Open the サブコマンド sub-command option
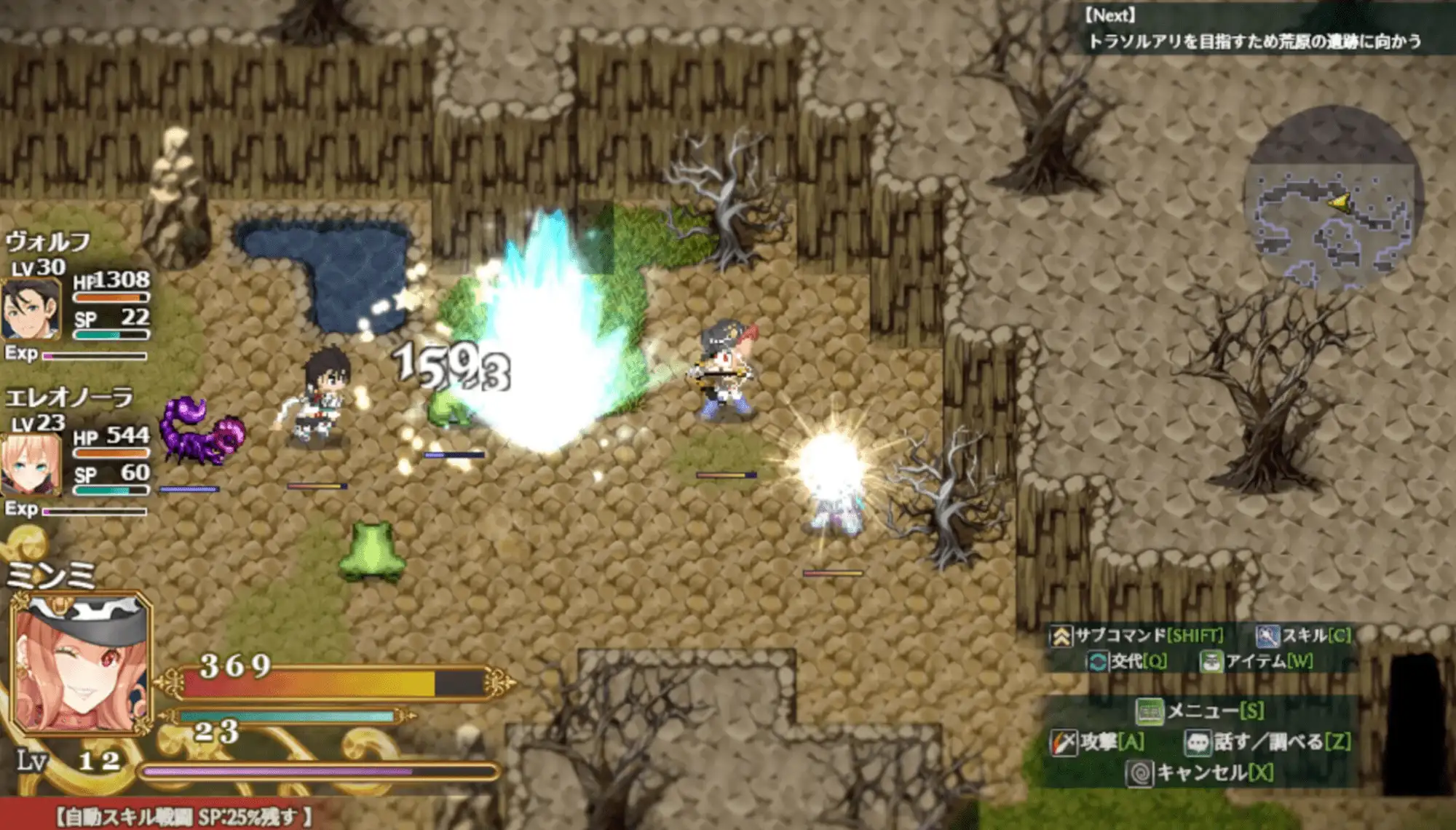Viewport: 1456px width, 830px height. (1137, 636)
